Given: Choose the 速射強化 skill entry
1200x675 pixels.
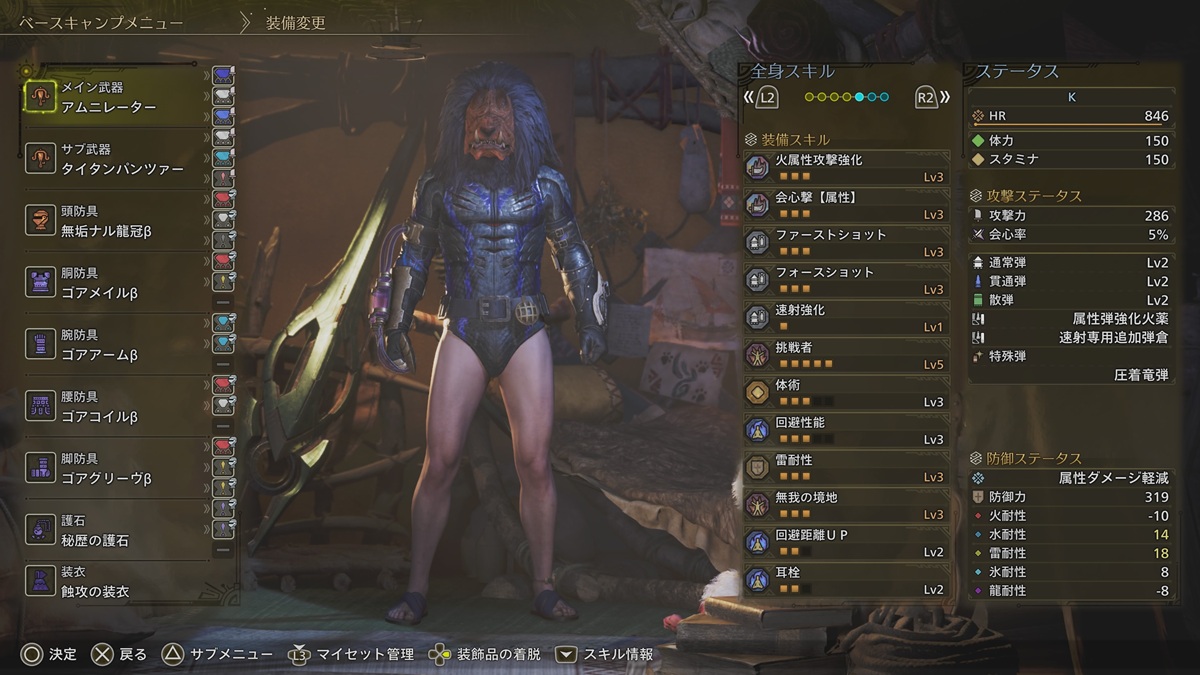Looking at the screenshot, I should pos(847,317).
